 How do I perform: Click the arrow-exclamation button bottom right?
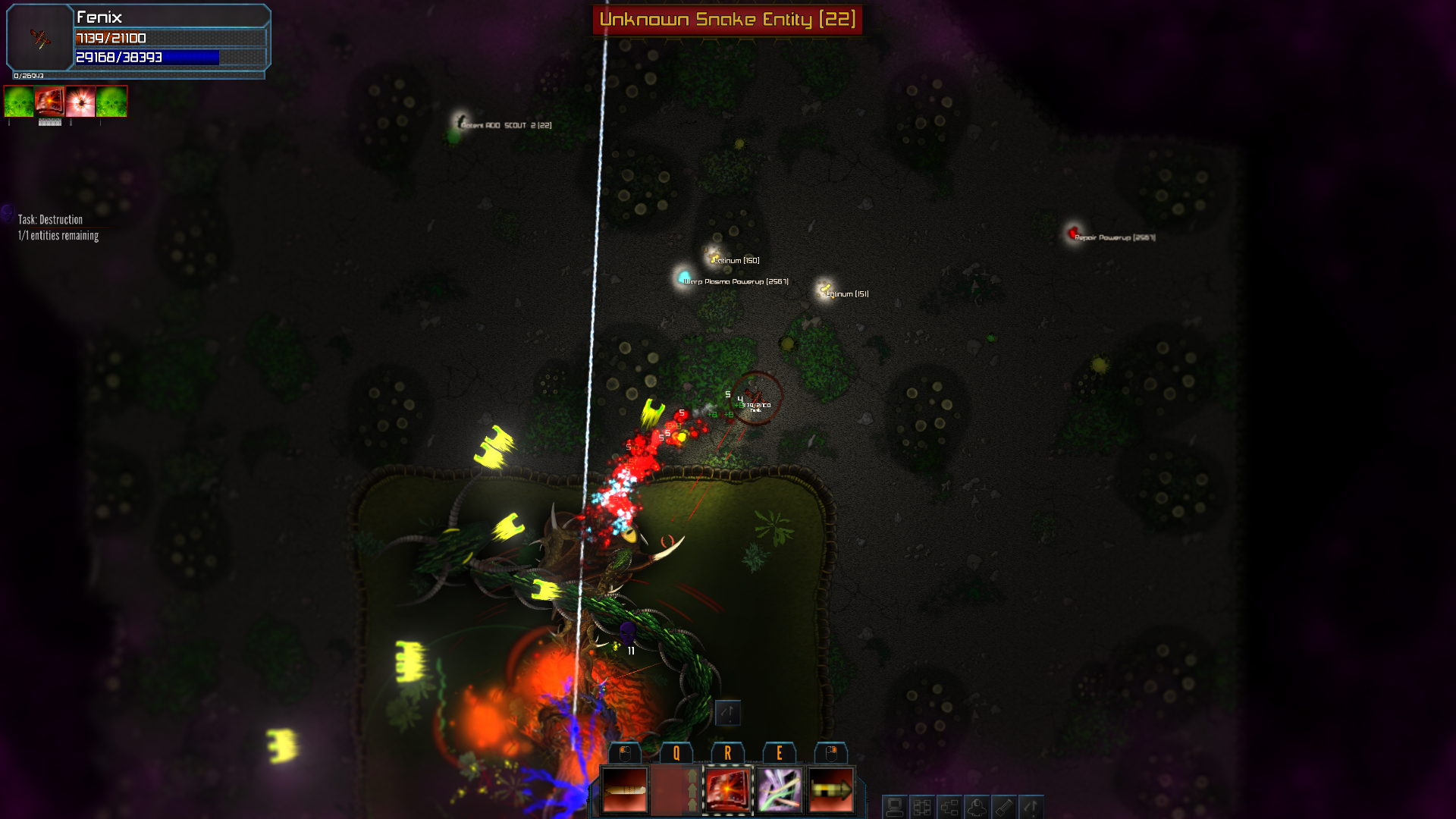click(1033, 805)
